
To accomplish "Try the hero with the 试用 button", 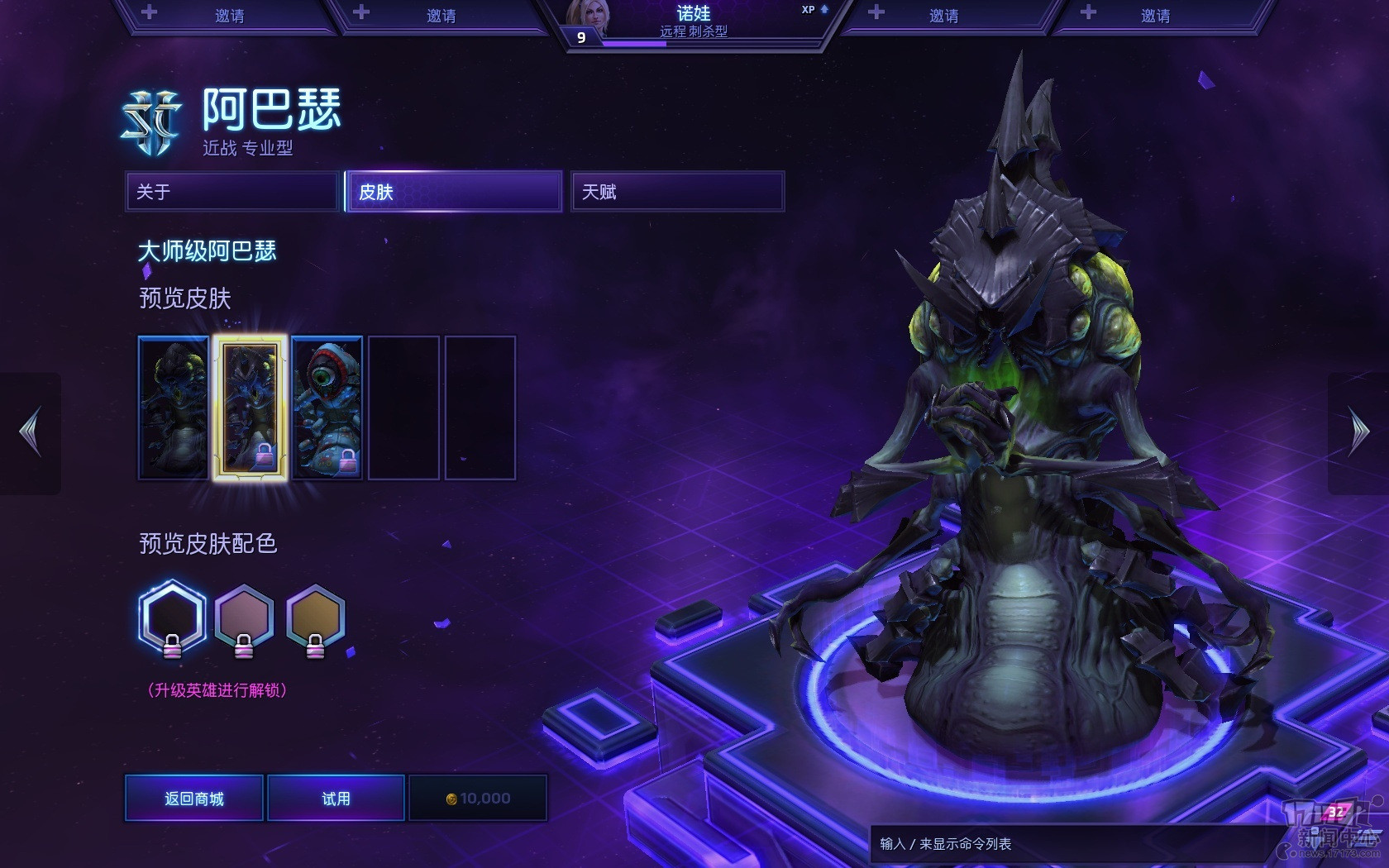I will [336, 798].
